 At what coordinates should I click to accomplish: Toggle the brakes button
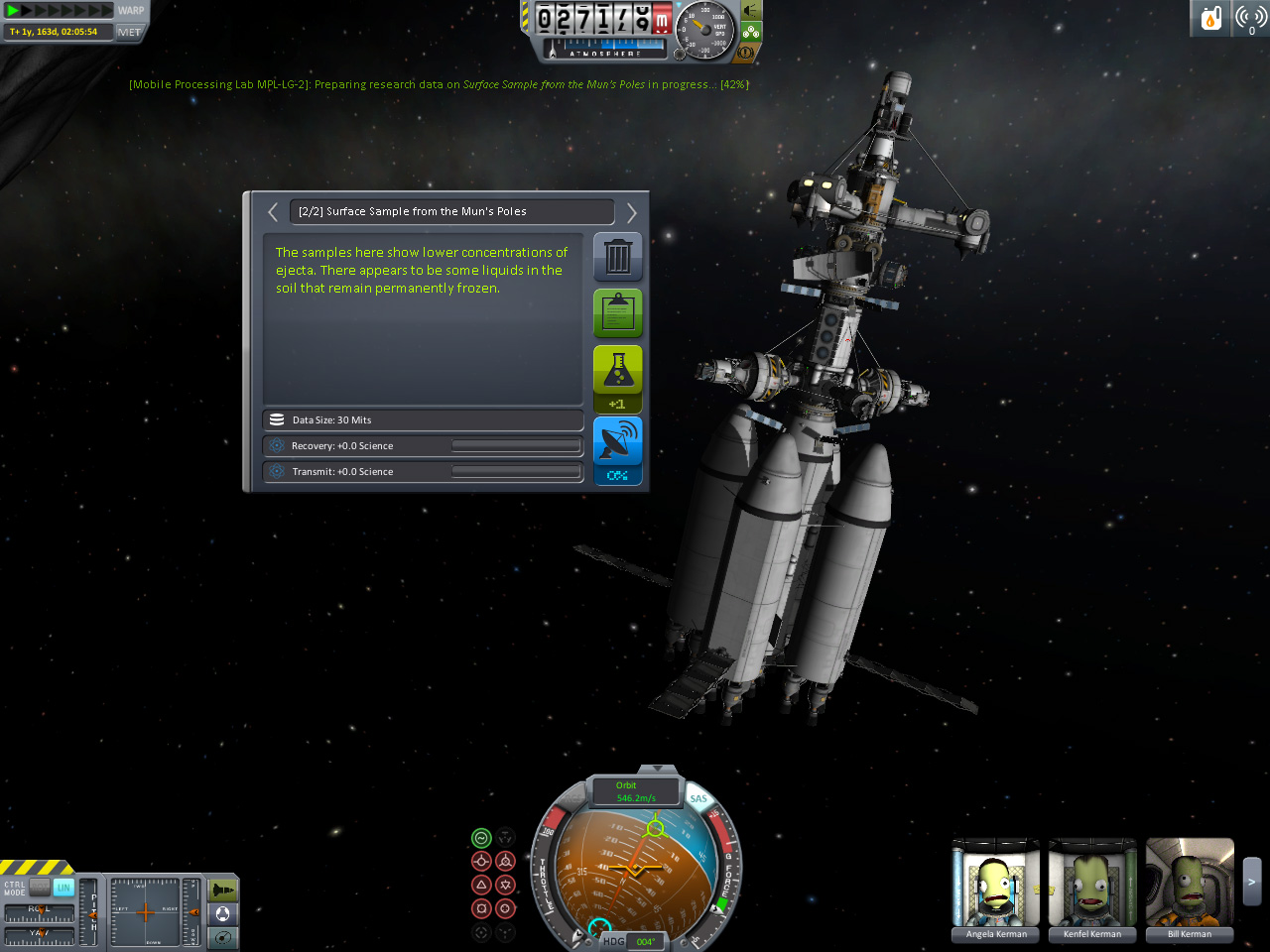point(746,52)
